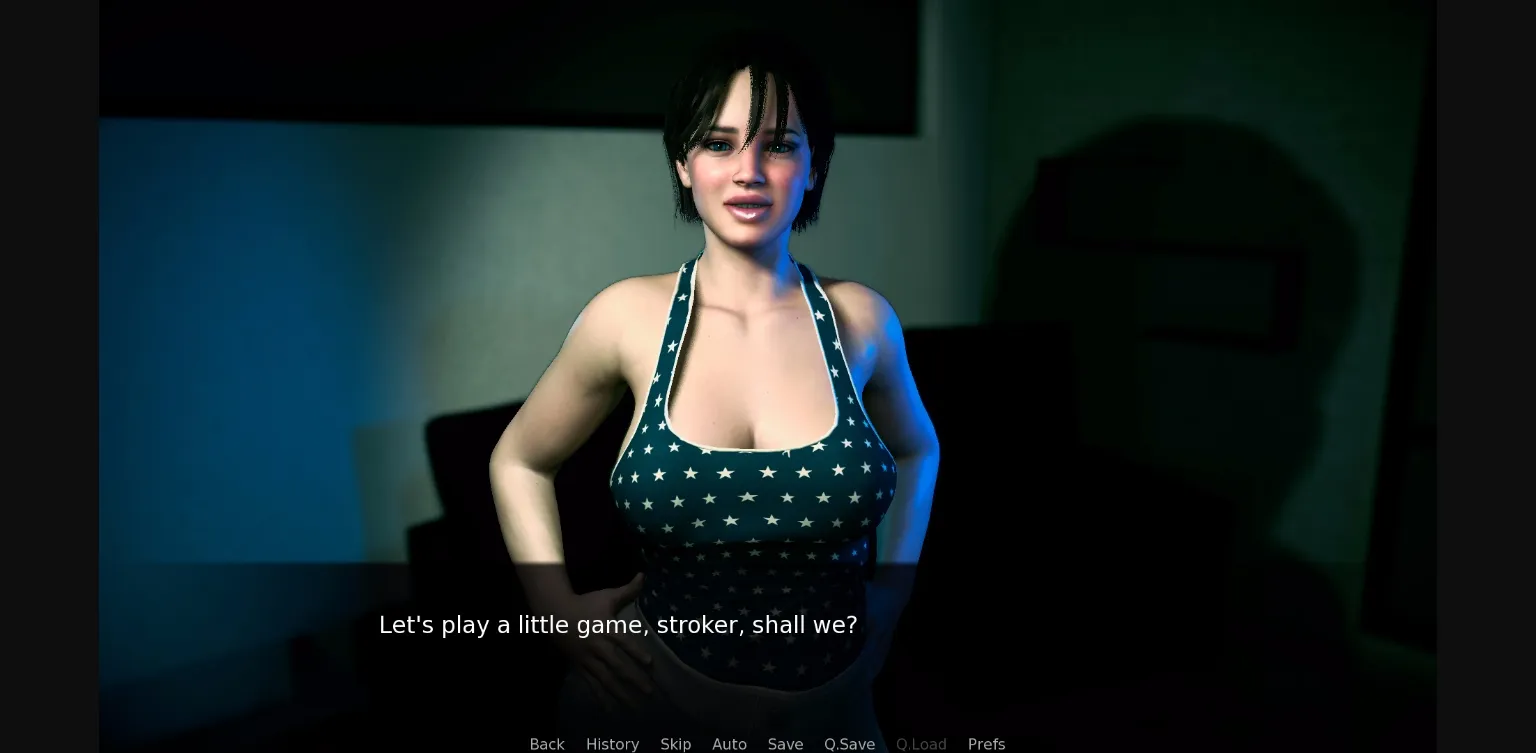Enable Auto mode for automatic text advance
Viewport: 1536px width, 753px height.
coord(729,744)
